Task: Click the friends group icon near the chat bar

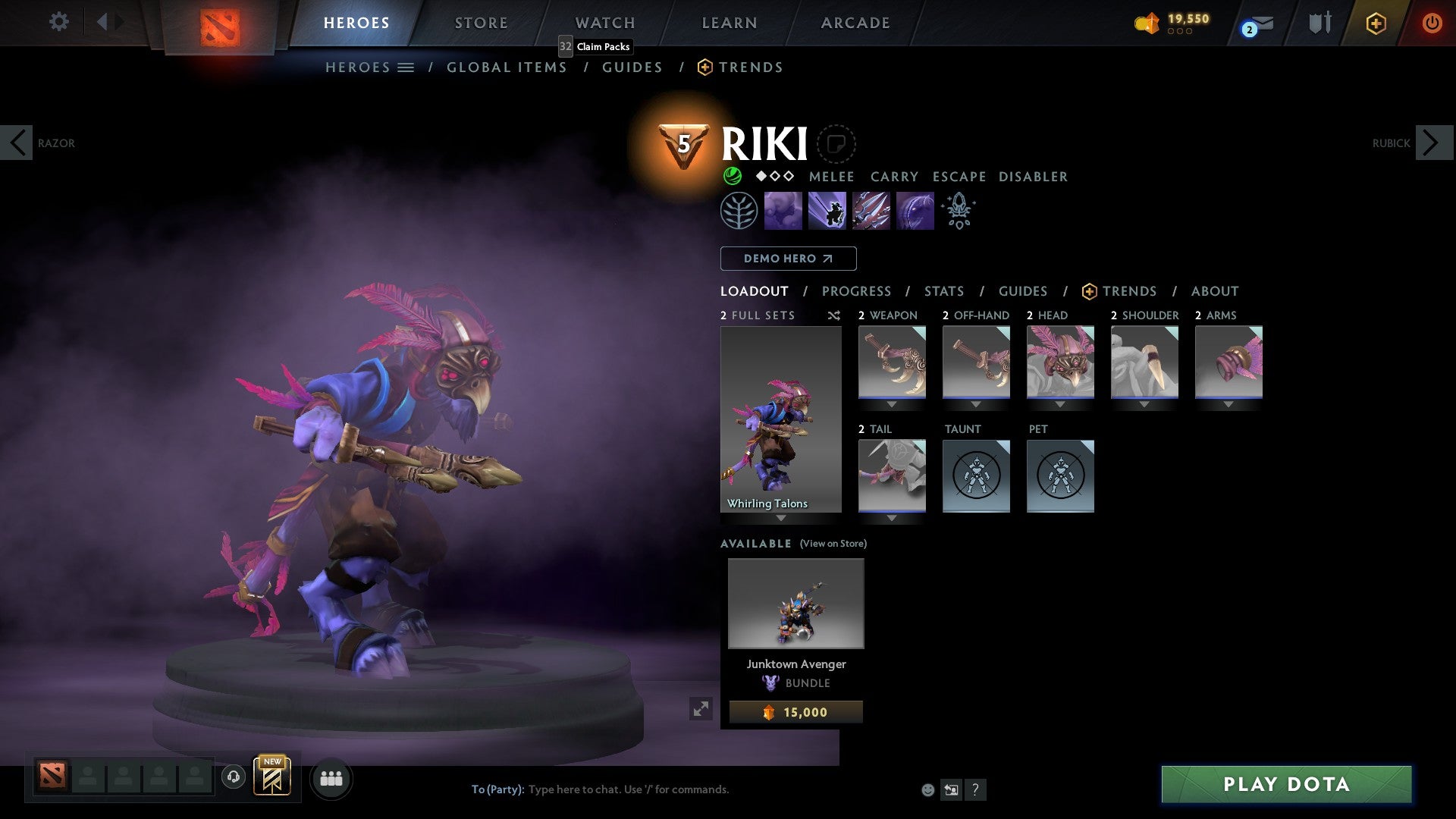Action: [x=331, y=778]
